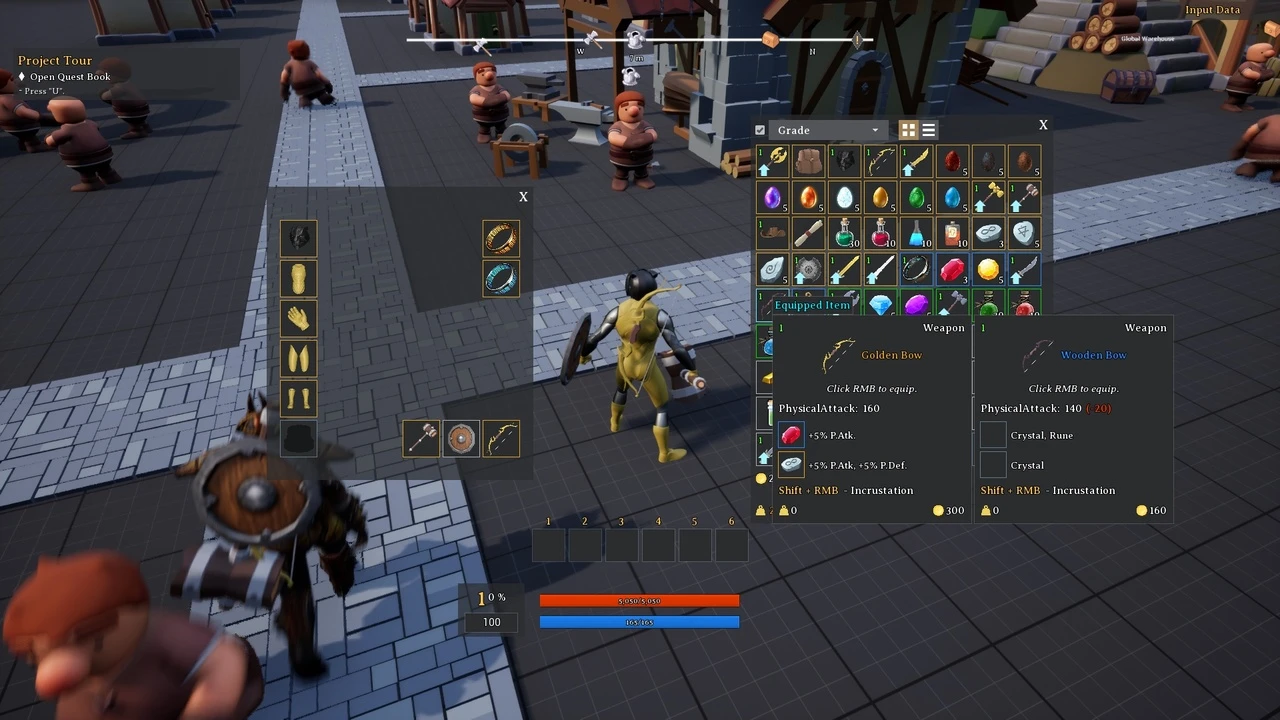Screen dimensions: 1280x720
Task: Close the inventory panel
Action: [x=1043, y=125]
